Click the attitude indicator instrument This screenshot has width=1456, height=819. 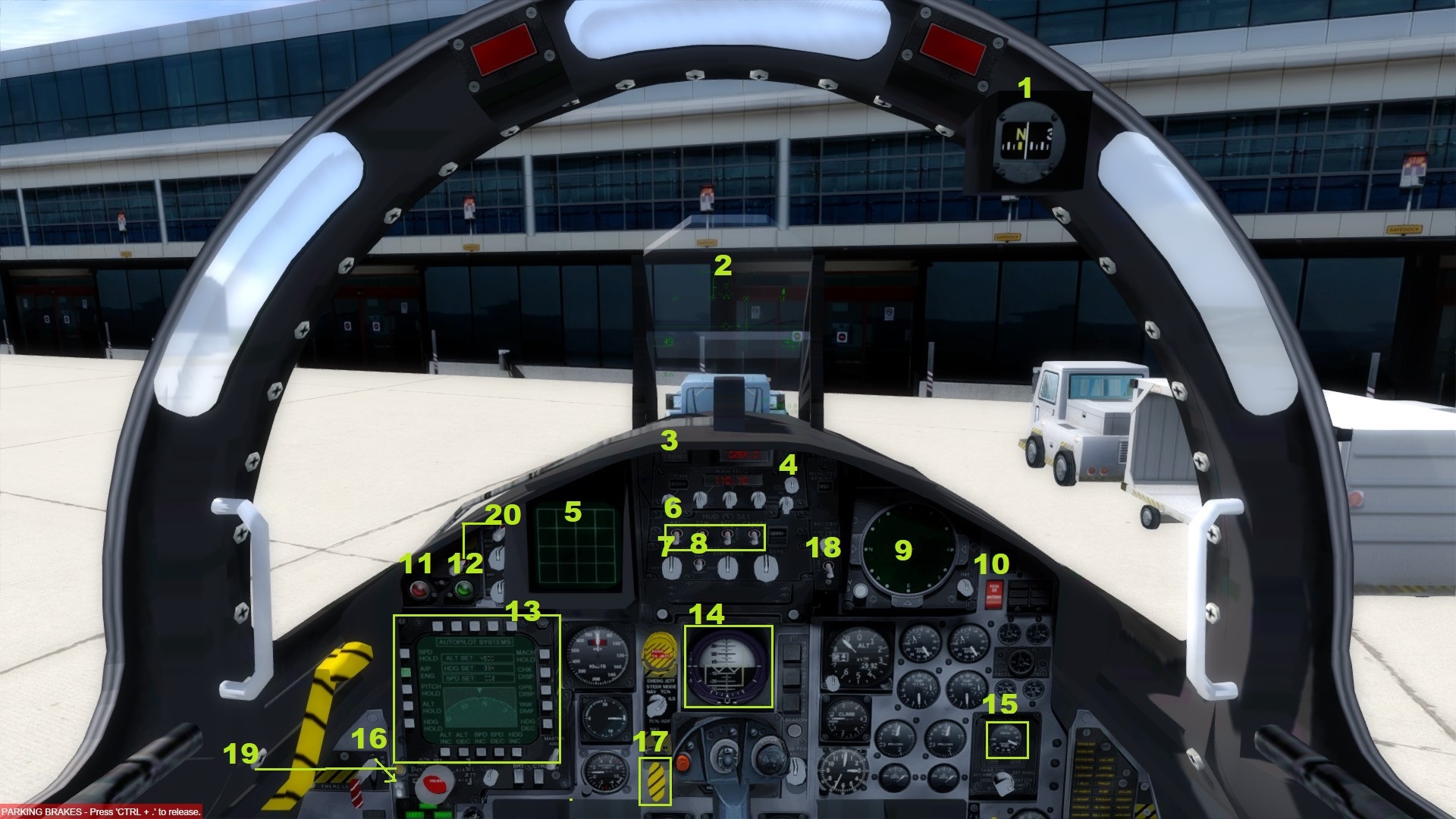point(726,667)
